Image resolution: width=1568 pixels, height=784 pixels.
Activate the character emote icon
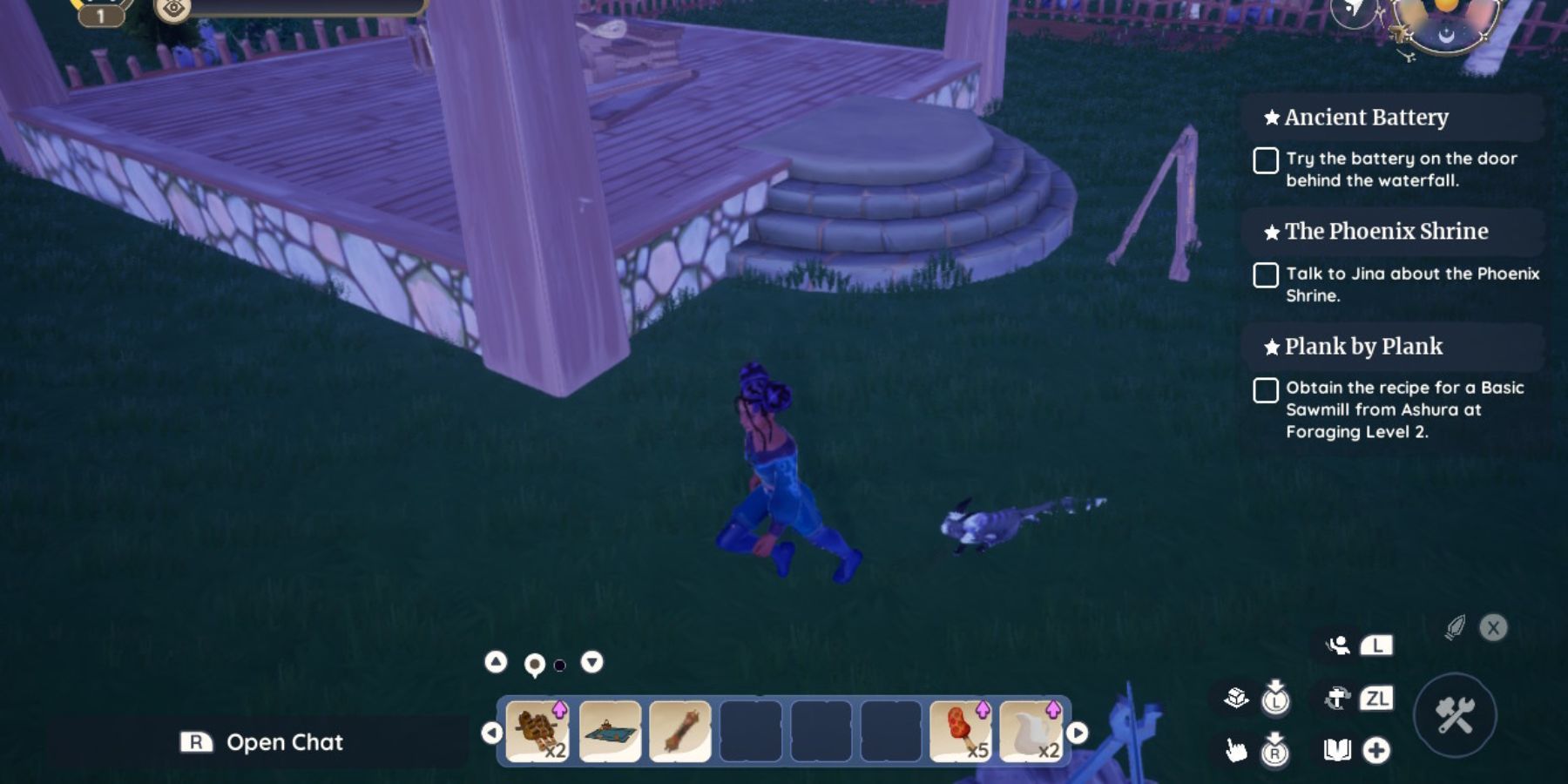pos(1337,647)
